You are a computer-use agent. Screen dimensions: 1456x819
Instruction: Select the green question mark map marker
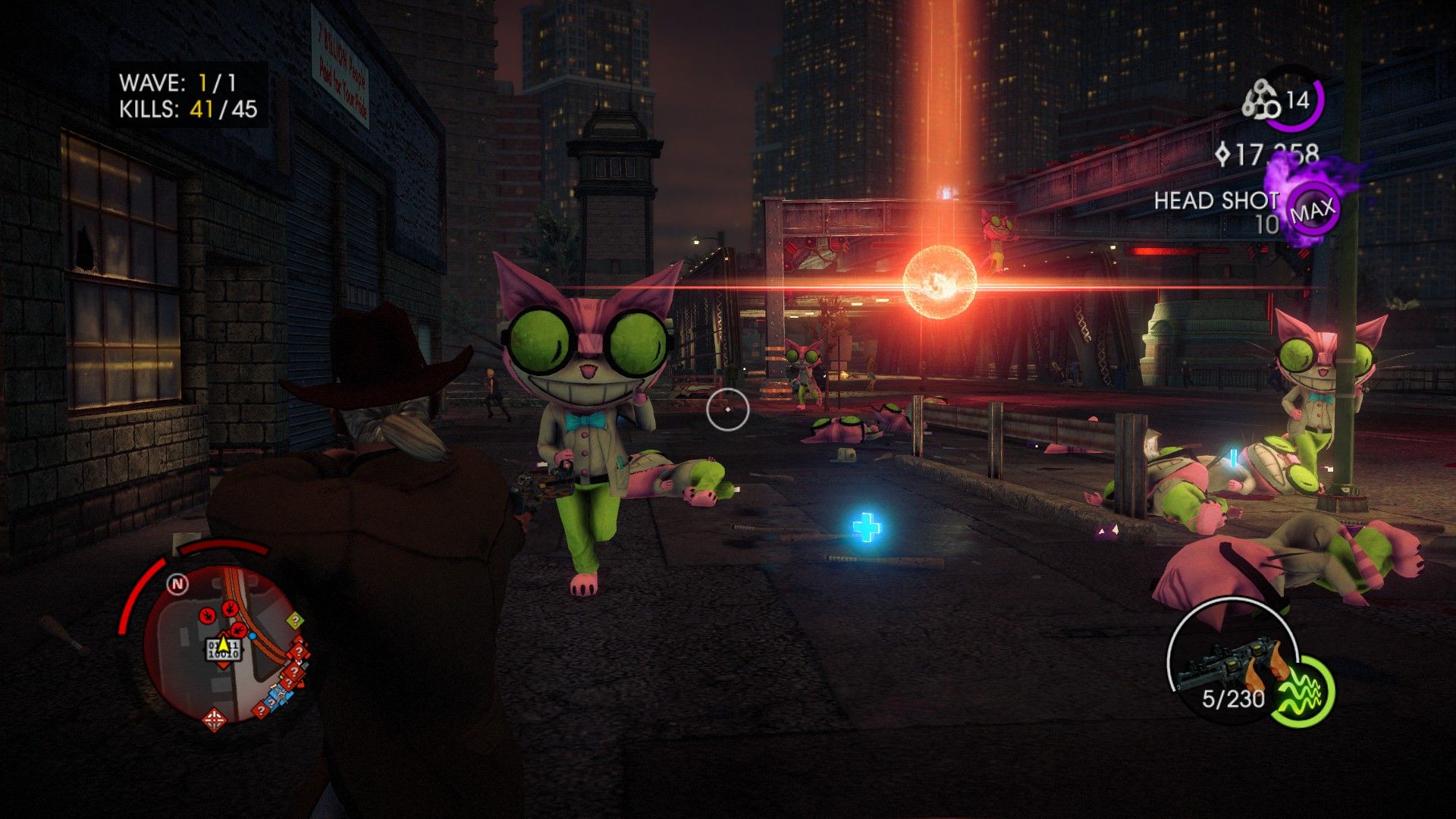pos(295,620)
